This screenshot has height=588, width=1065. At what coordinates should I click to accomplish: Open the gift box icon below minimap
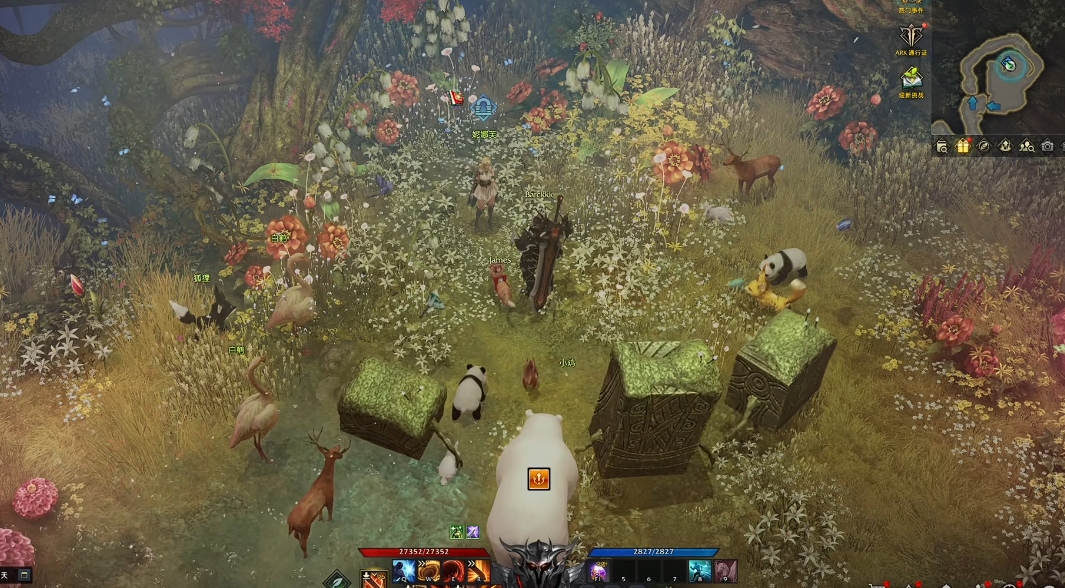[x=963, y=146]
